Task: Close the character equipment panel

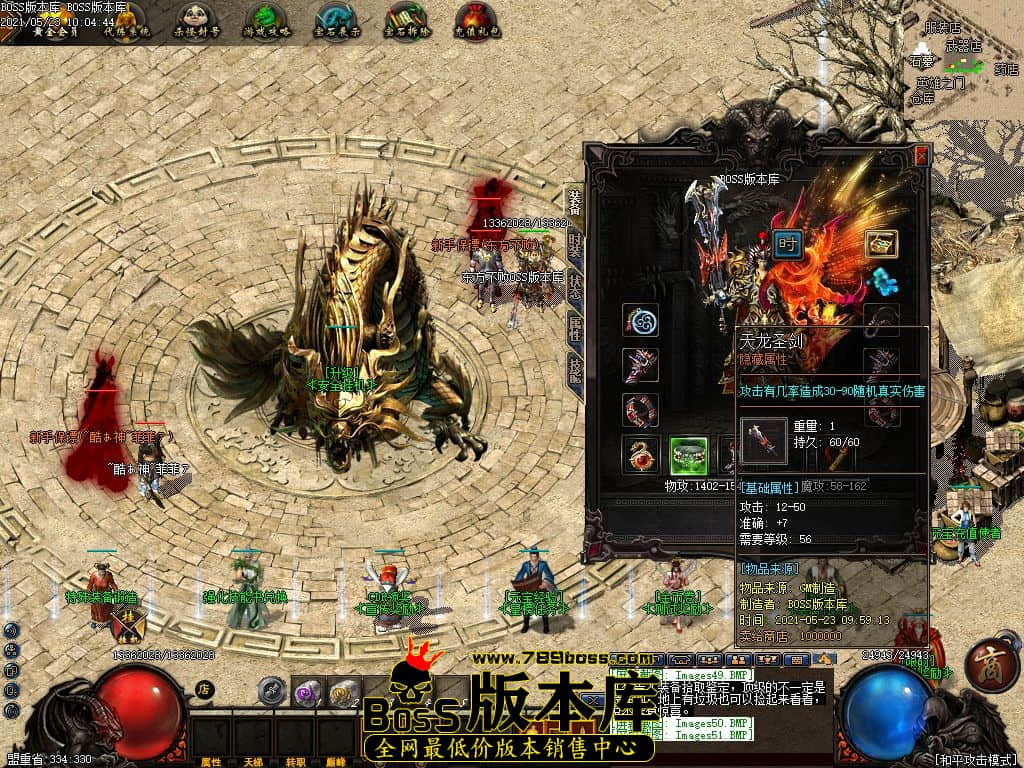Action: coord(921,156)
